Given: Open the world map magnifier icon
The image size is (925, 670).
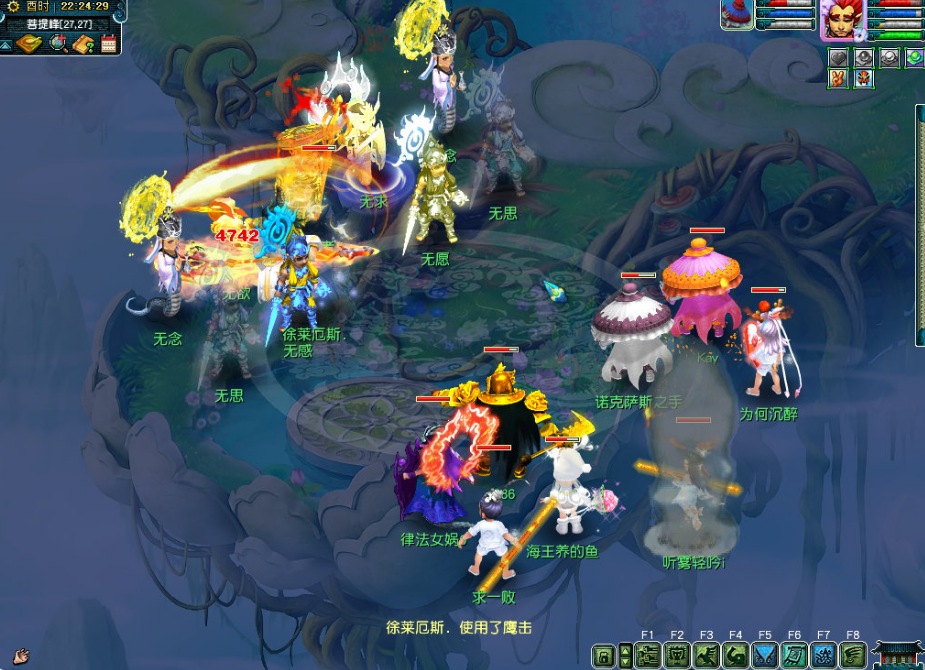Looking at the screenshot, I should pos(58,43).
